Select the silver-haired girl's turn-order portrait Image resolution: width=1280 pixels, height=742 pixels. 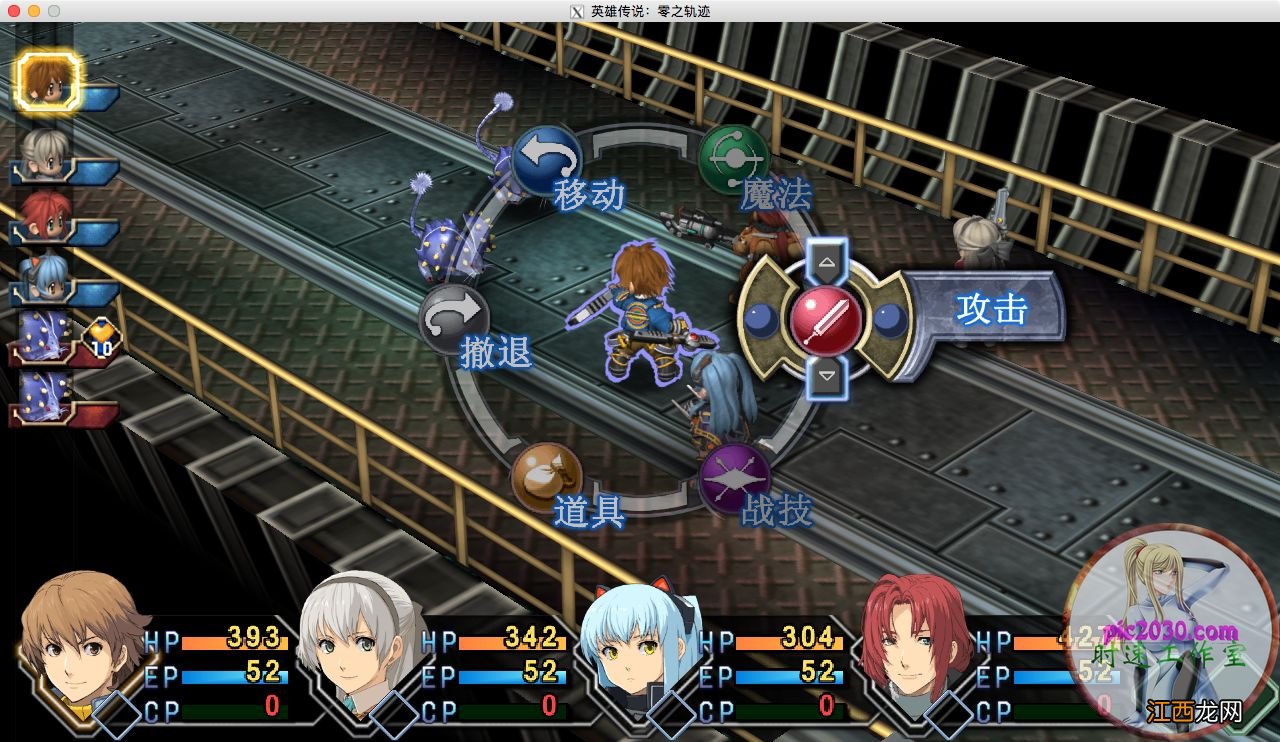tap(44, 150)
